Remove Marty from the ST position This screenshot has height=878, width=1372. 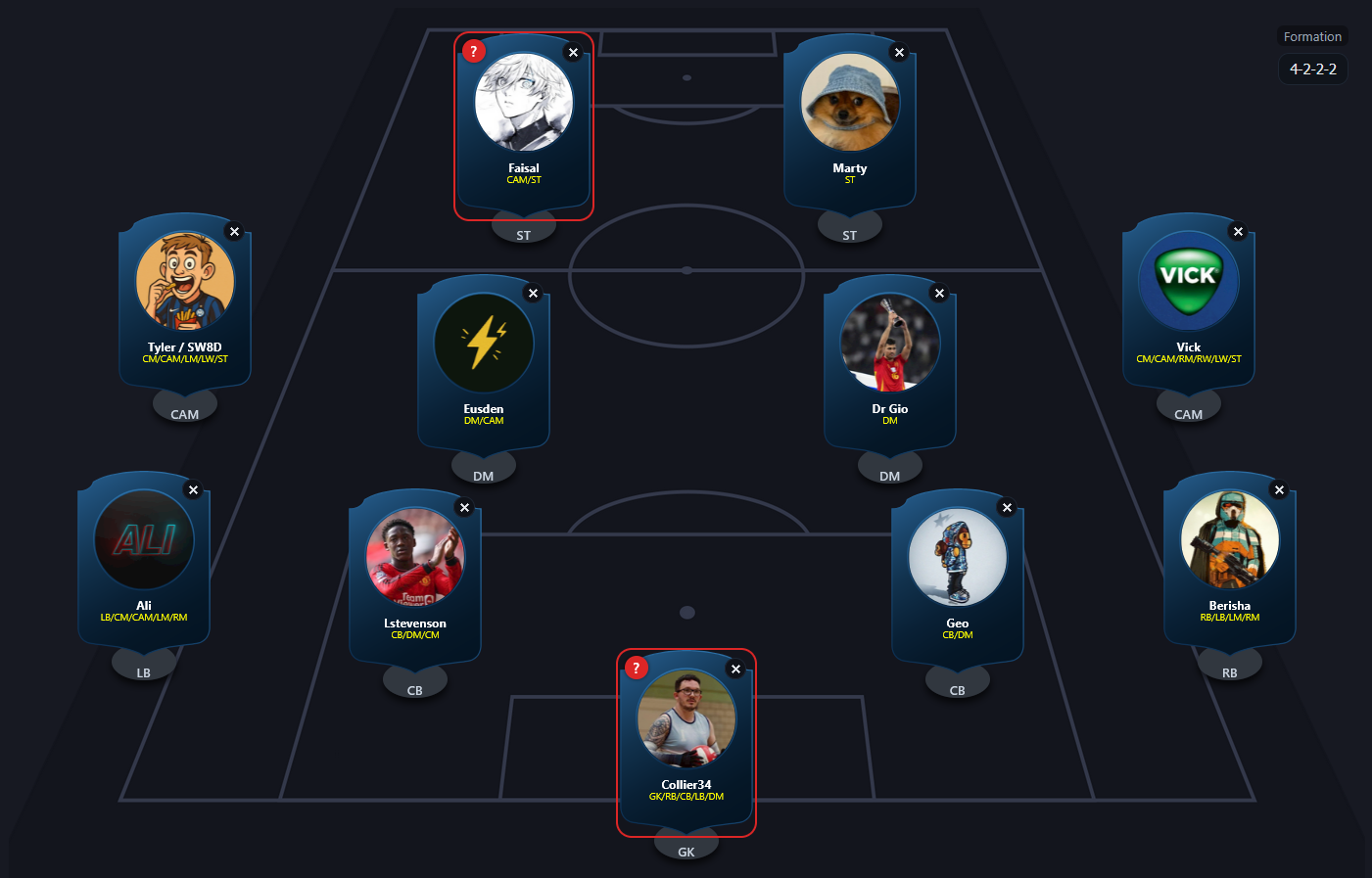(x=899, y=53)
